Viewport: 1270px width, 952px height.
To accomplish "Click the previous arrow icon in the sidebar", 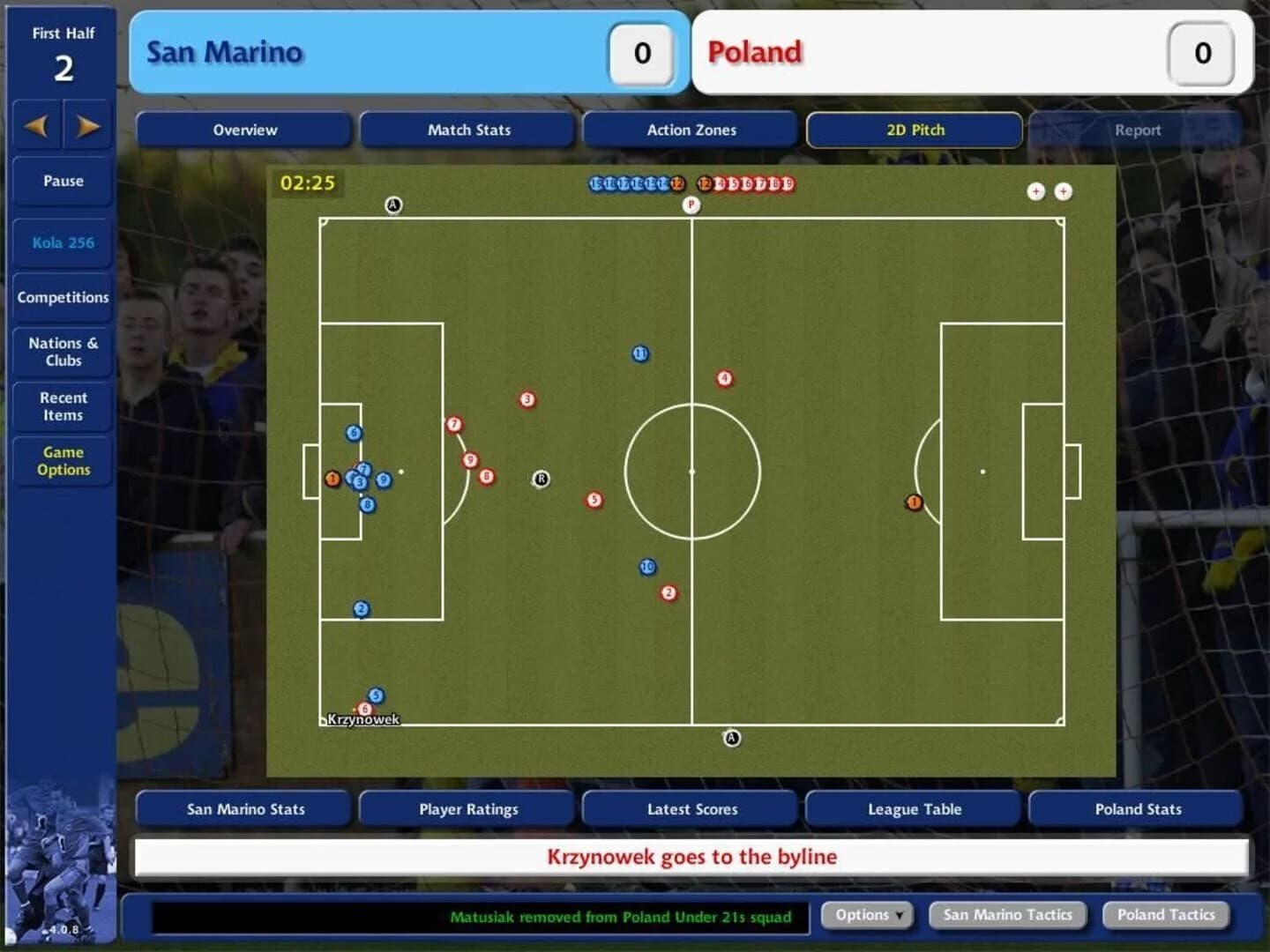I will (37, 126).
